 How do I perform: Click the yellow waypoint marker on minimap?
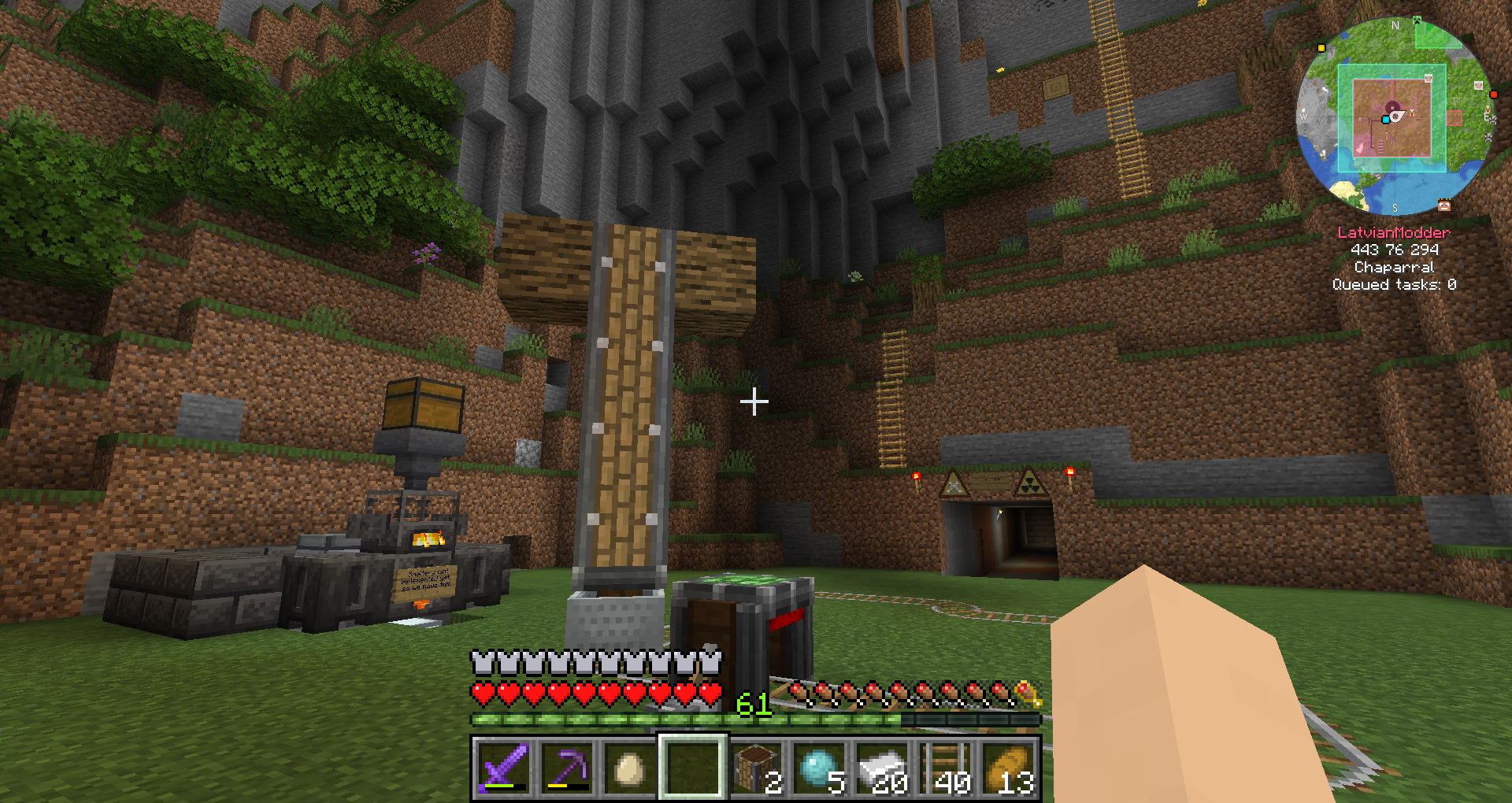coord(1321,48)
